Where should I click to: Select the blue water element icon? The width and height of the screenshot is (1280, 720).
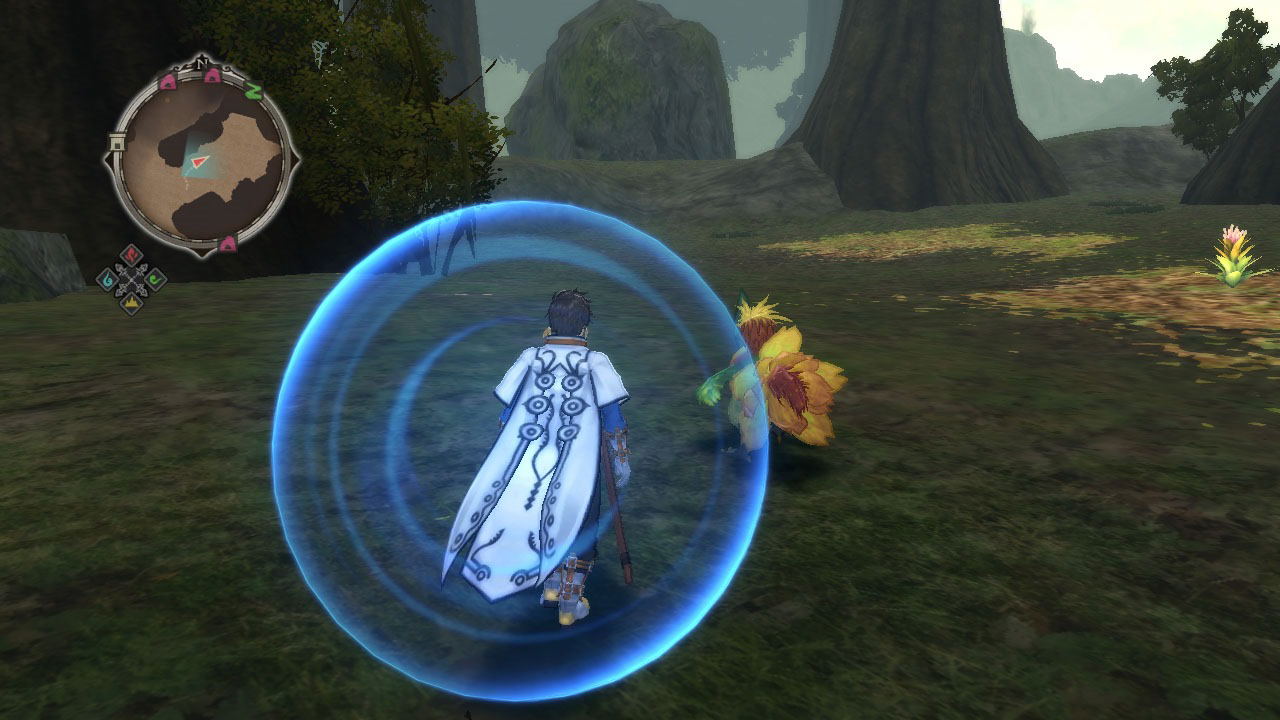[107, 278]
